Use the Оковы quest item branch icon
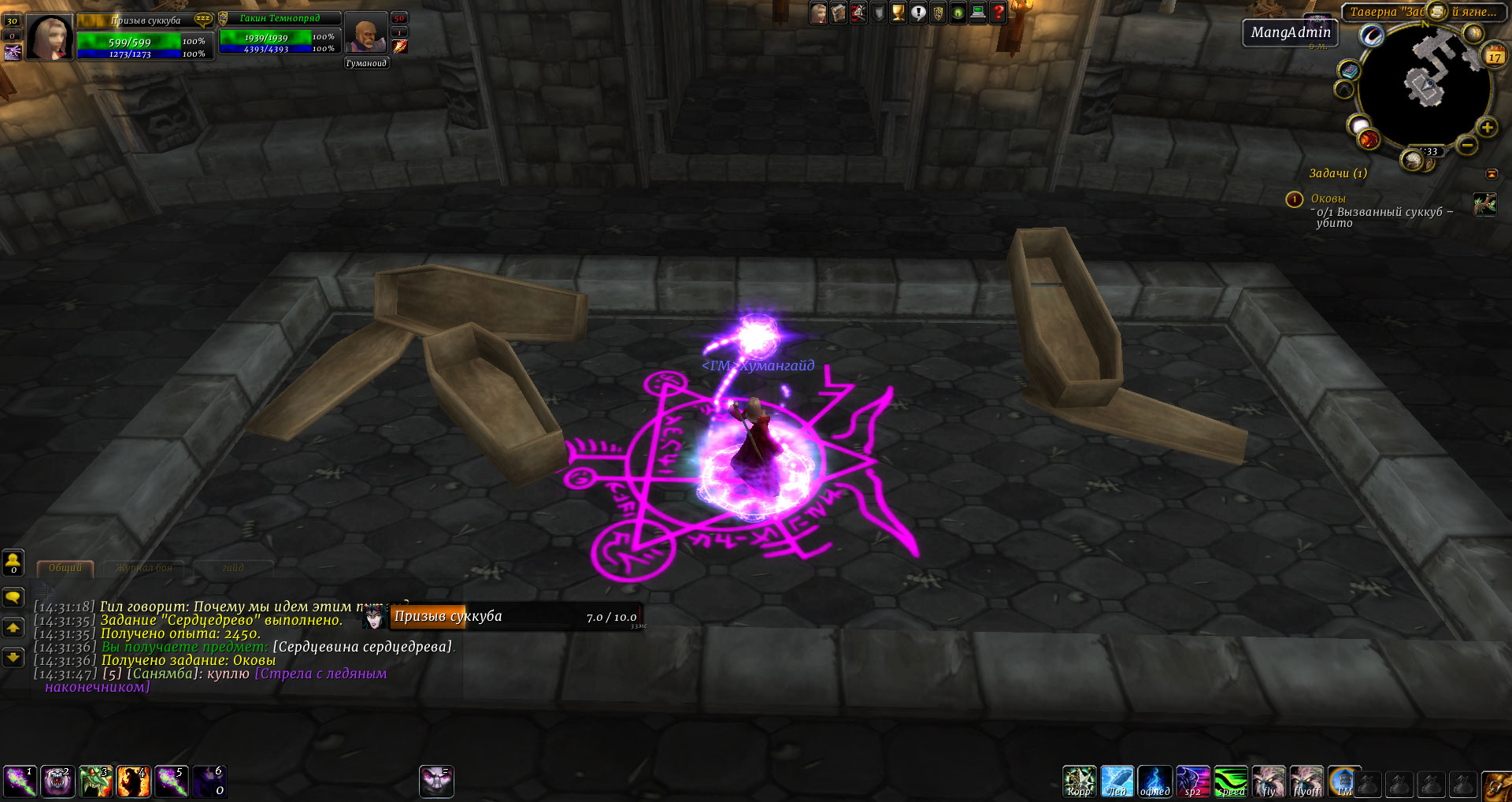This screenshot has width=1512, height=802. click(x=1484, y=204)
